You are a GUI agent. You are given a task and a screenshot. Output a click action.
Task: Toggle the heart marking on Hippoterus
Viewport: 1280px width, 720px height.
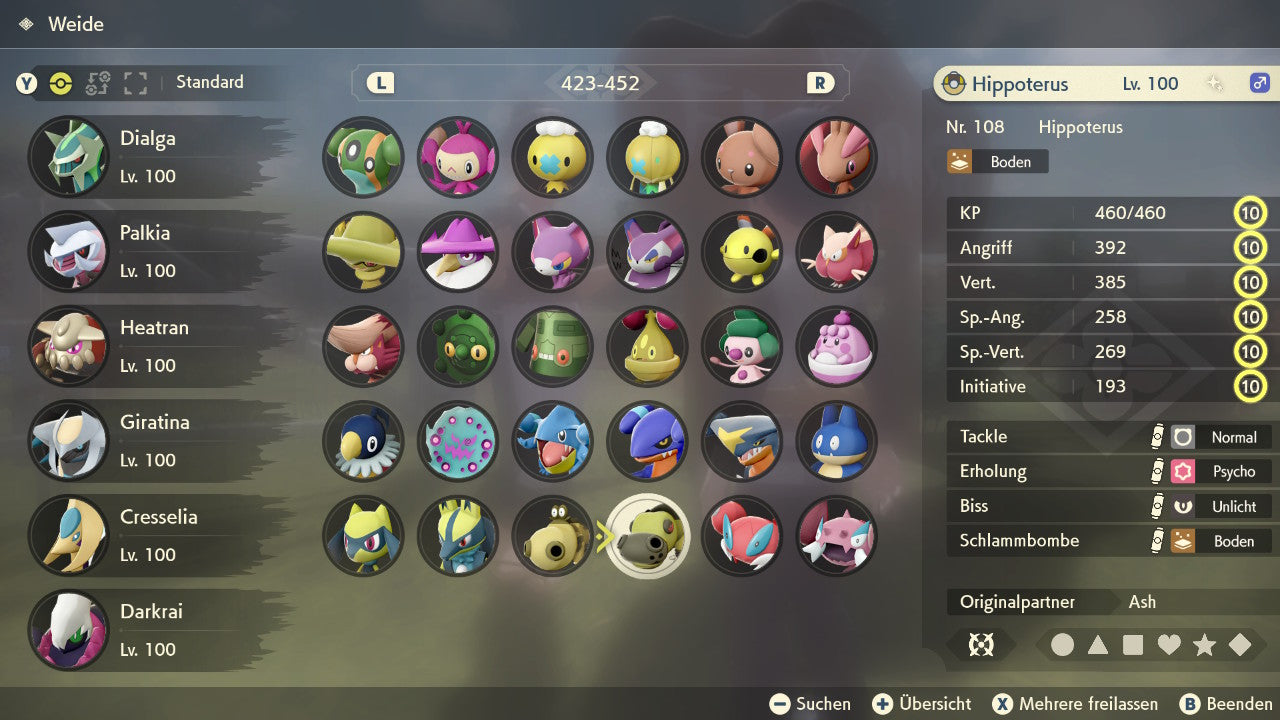[x=1169, y=645]
